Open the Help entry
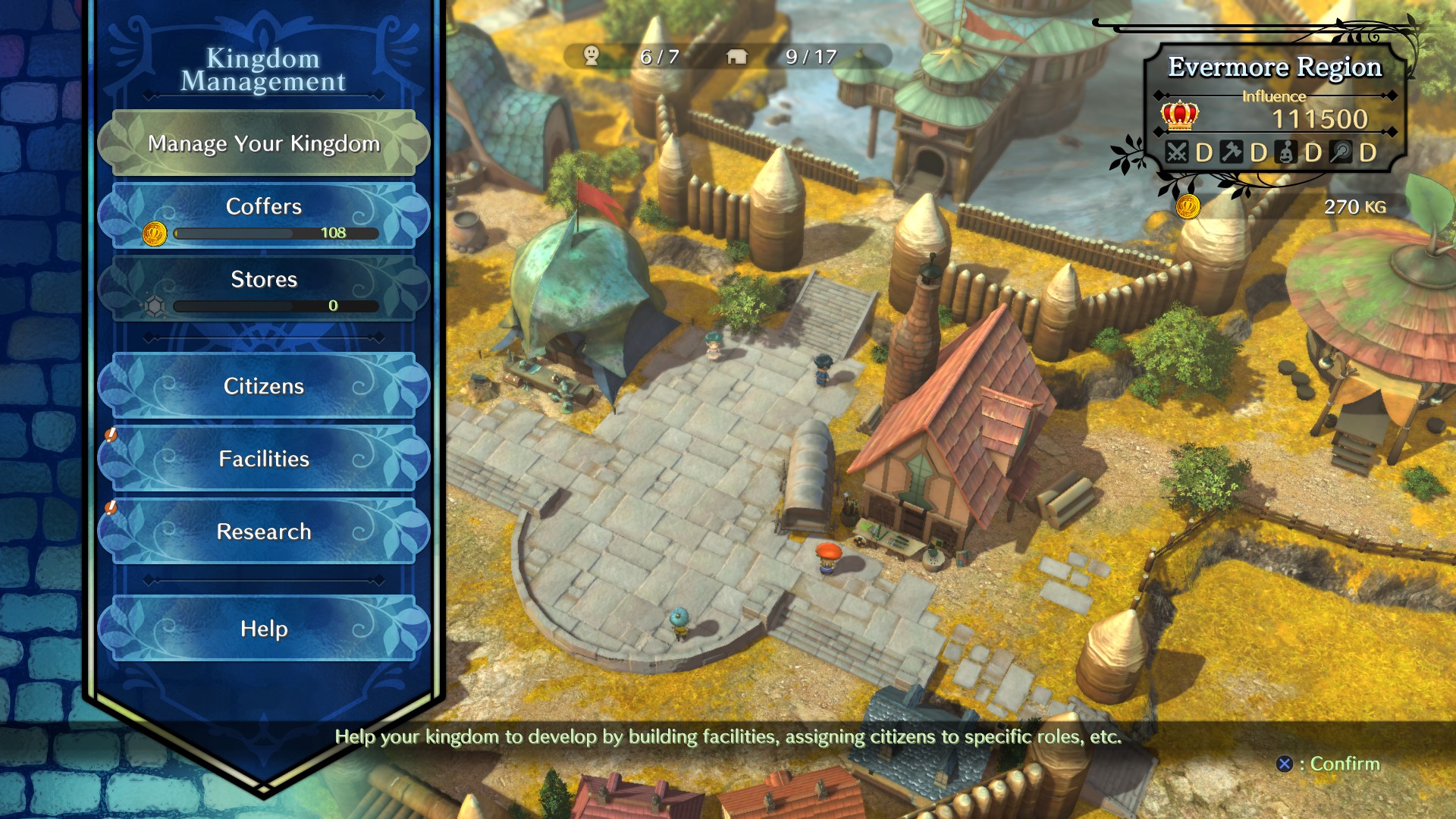Viewport: 1456px width, 819px height. [x=264, y=629]
